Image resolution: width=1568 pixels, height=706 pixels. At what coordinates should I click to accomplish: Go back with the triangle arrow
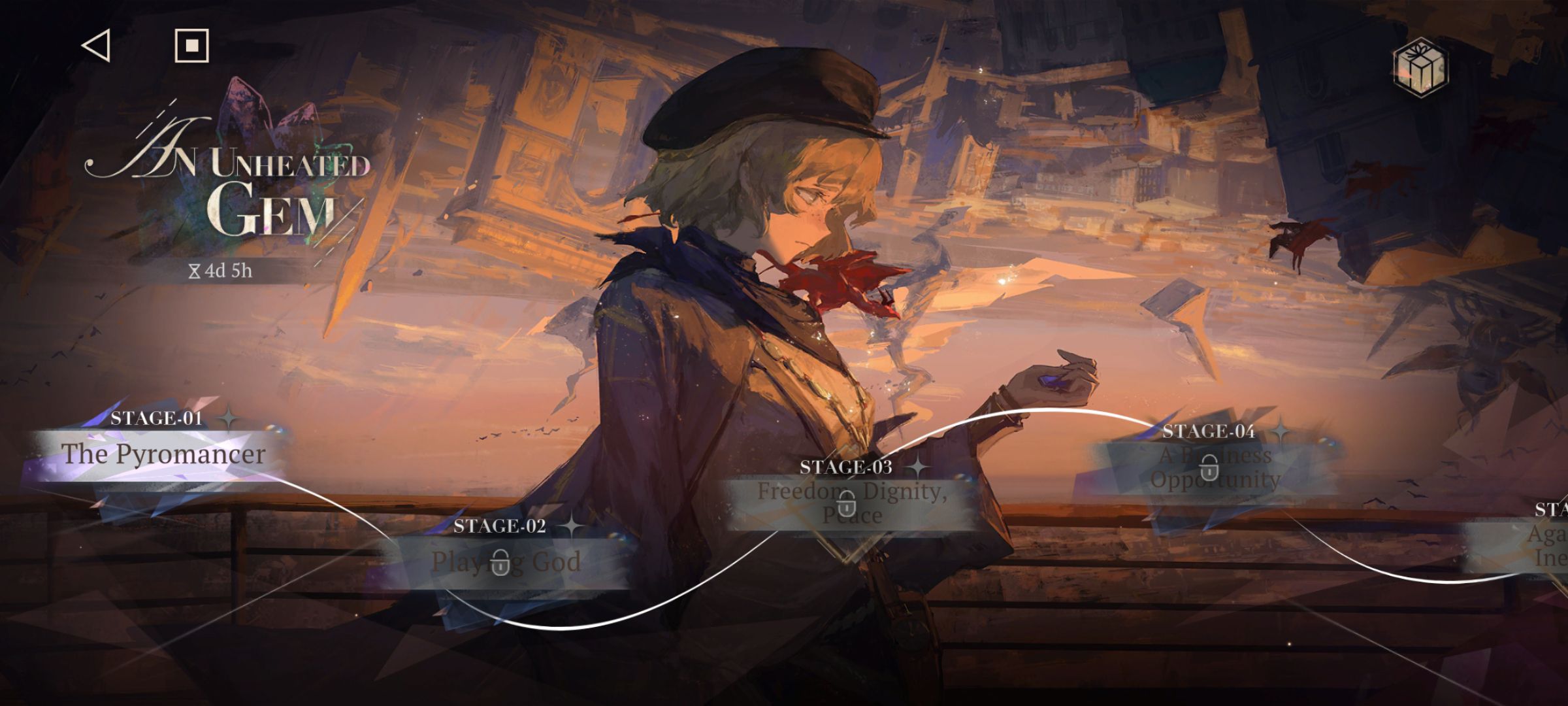97,46
